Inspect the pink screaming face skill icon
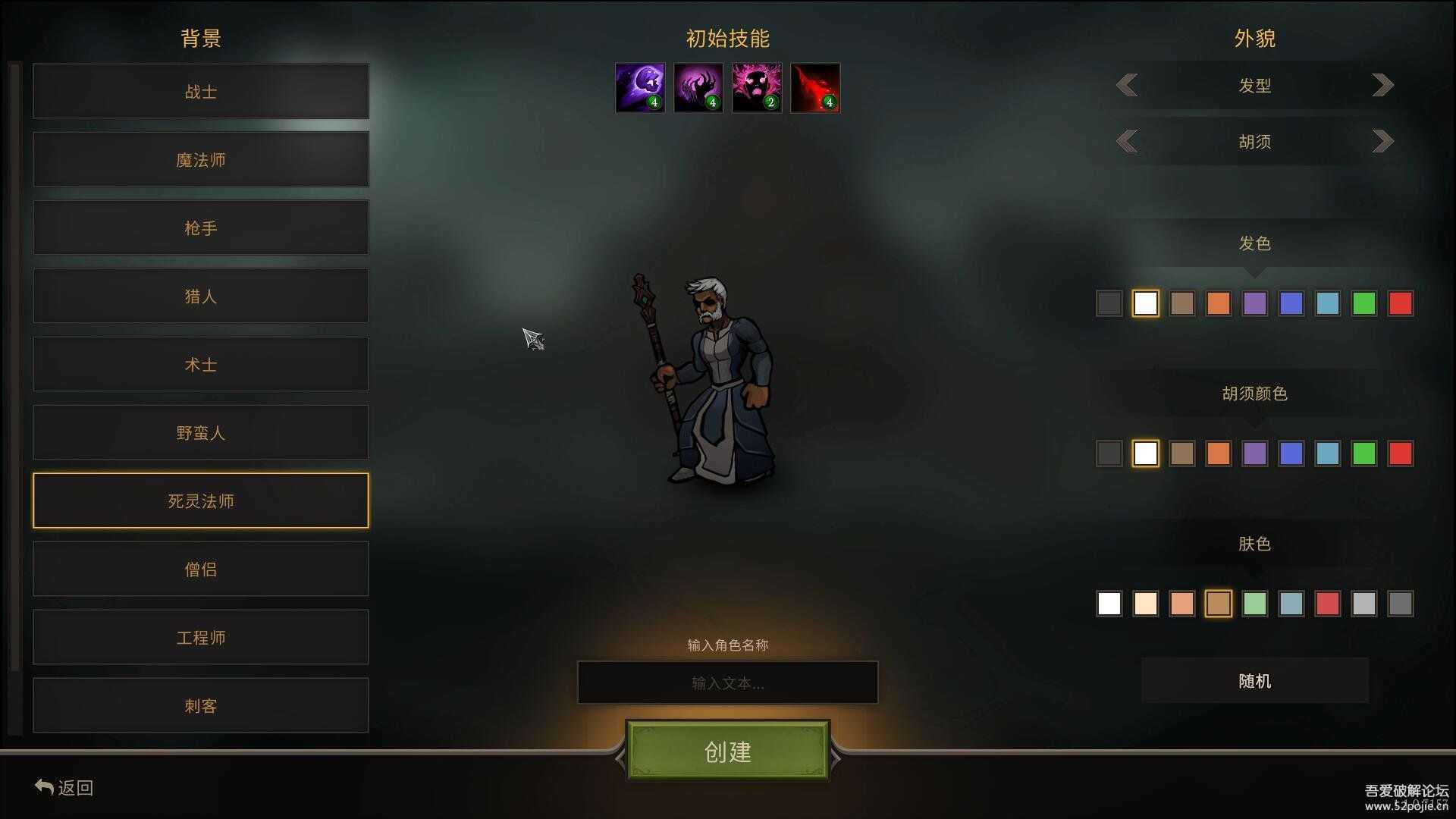Screen dimensions: 1456x819 [x=757, y=88]
